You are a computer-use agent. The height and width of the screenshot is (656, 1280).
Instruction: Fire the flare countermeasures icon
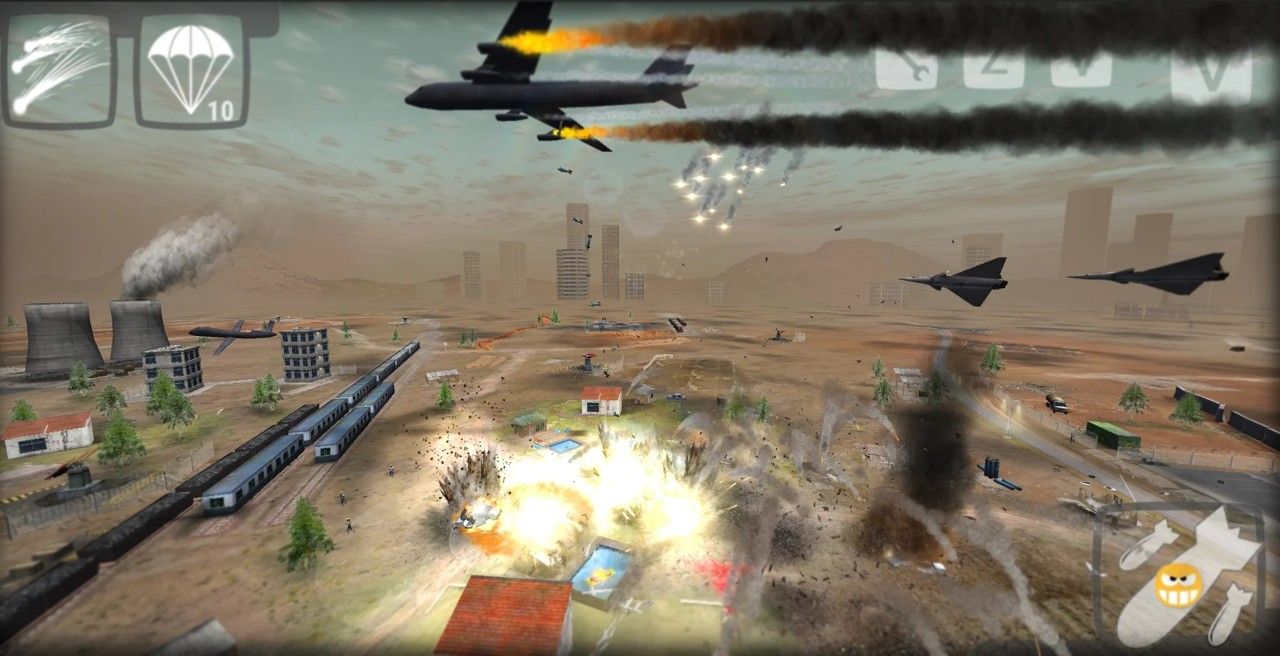pyautogui.click(x=59, y=68)
